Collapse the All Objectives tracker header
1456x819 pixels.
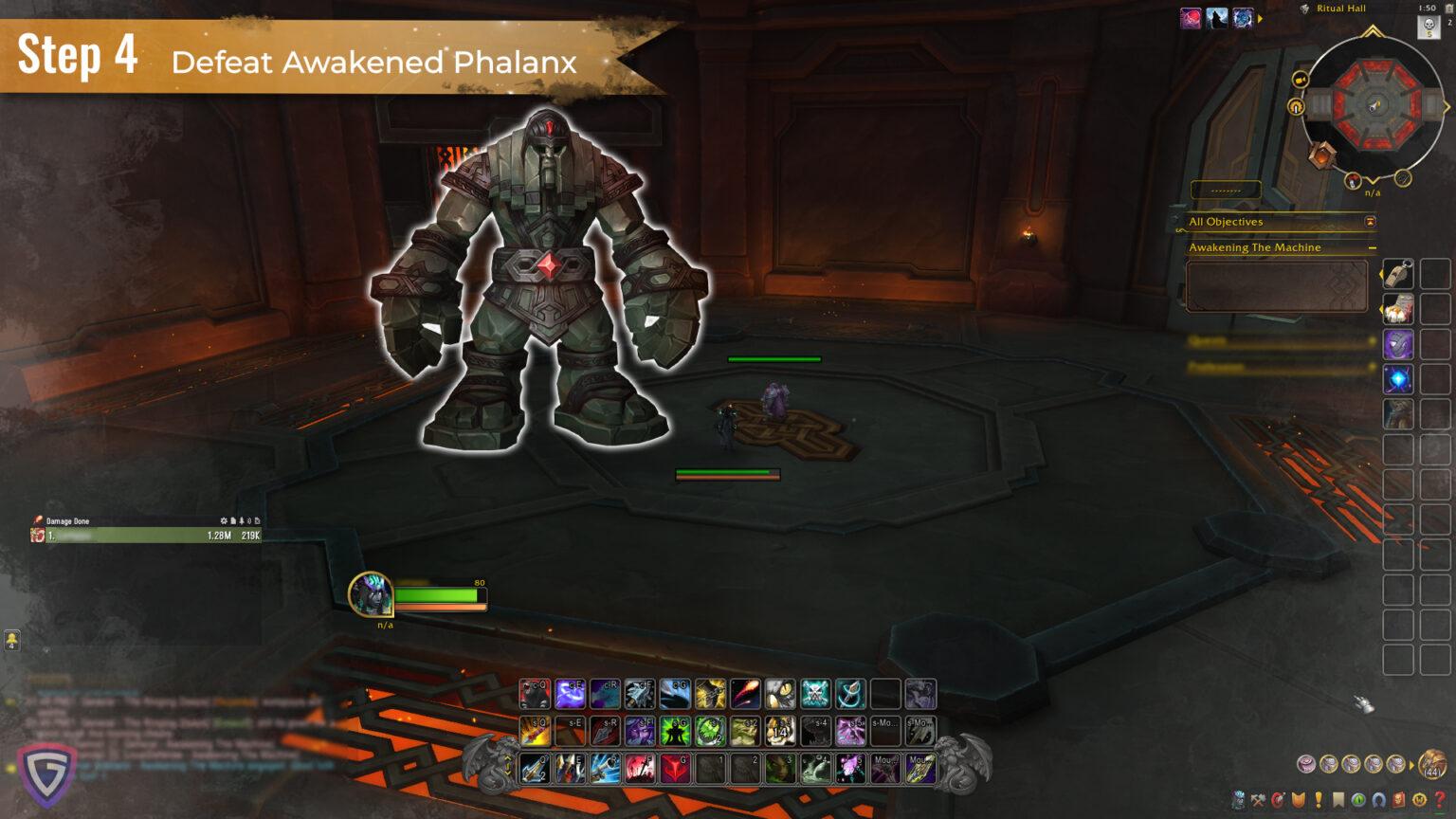point(1368,222)
